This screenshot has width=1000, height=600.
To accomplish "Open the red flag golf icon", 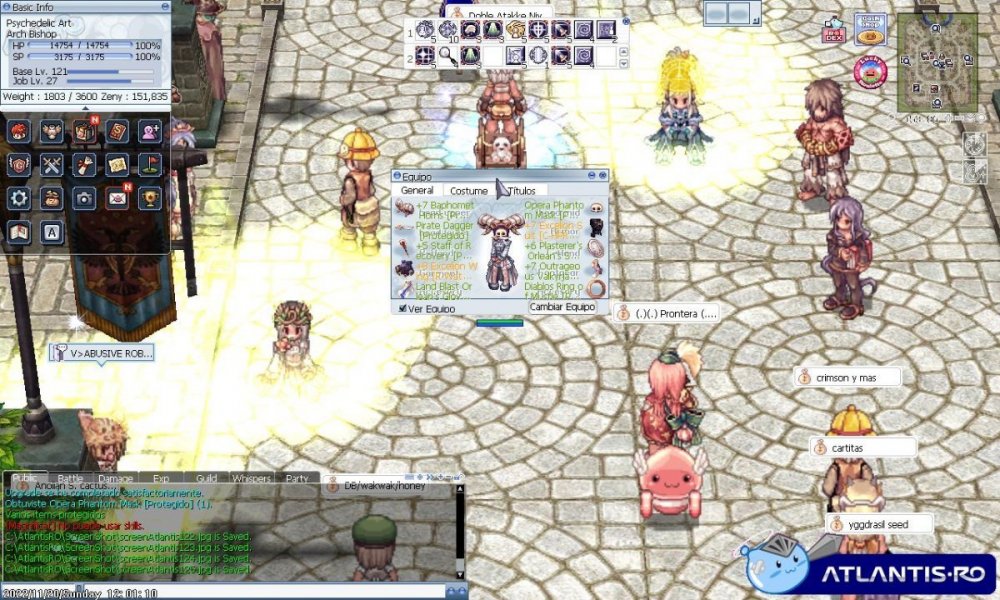I will (150, 164).
